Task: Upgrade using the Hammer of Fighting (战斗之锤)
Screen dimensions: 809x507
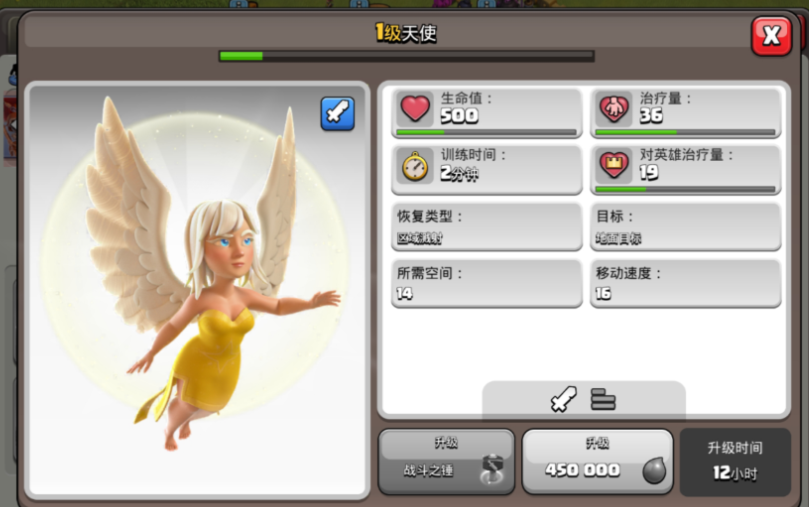Action: (x=446, y=461)
